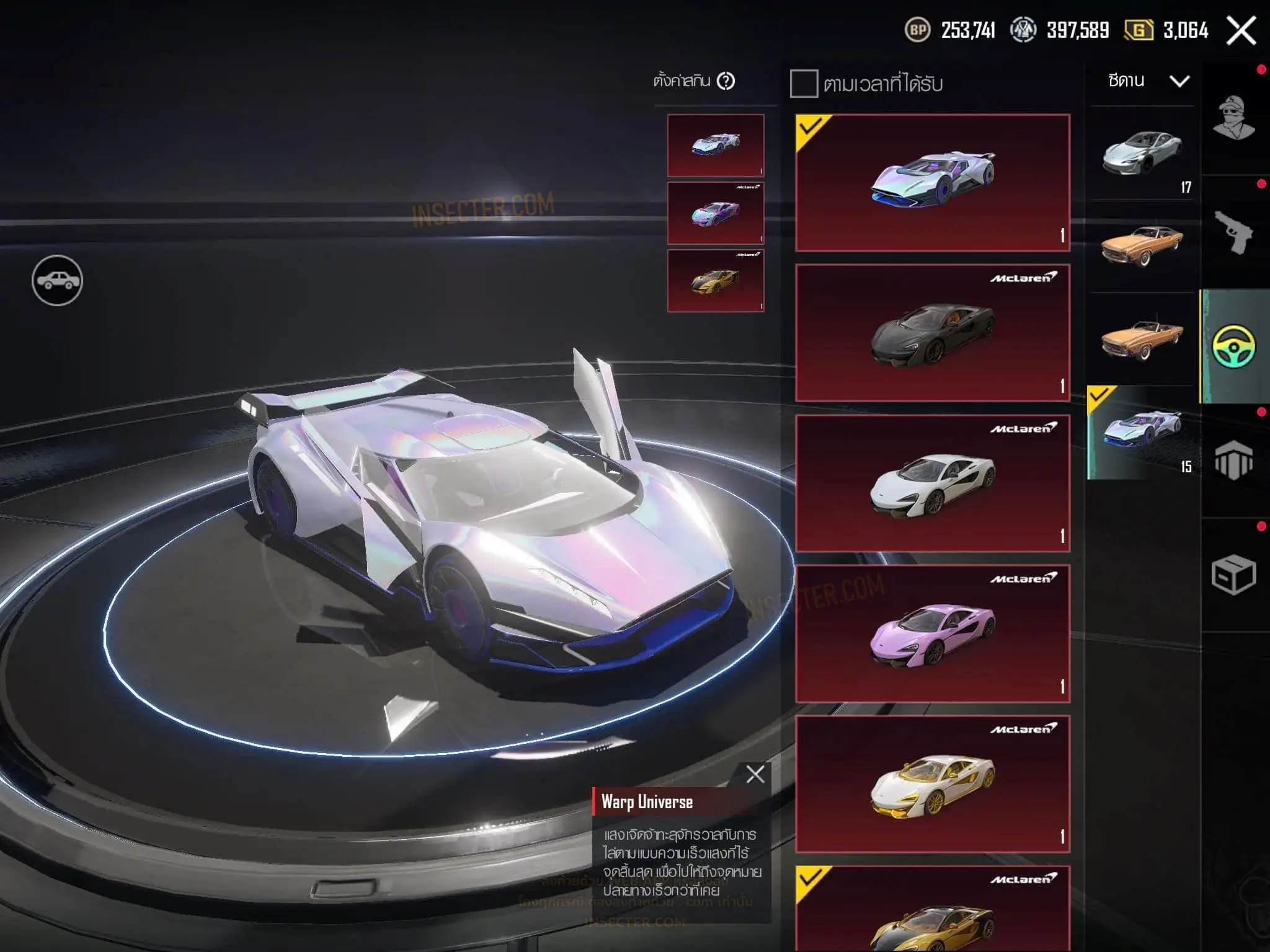The height and width of the screenshot is (952, 1270).
Task: Click the round car icon button
Action: pyautogui.click(x=57, y=281)
